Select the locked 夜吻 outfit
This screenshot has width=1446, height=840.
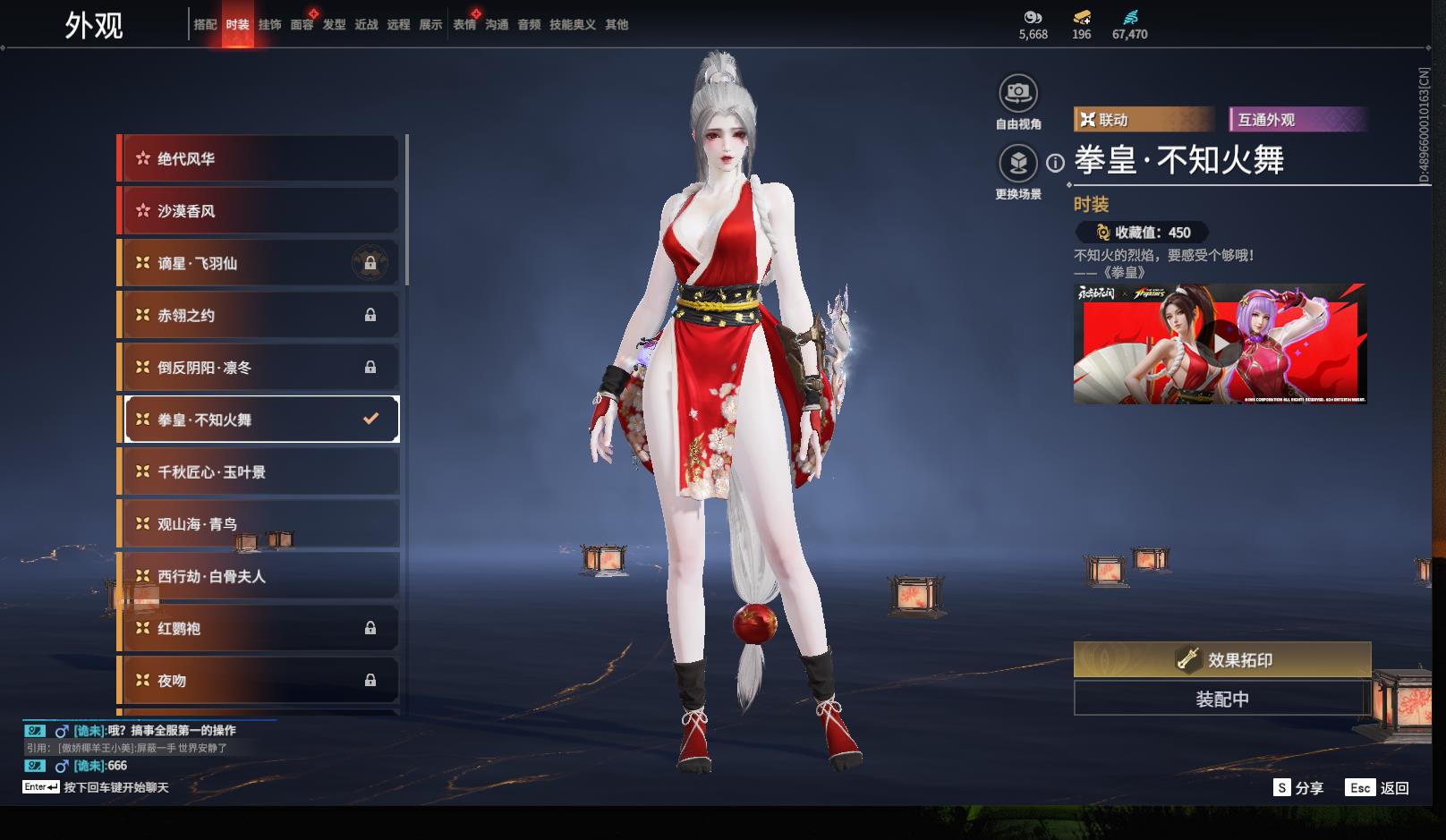pyautogui.click(x=259, y=681)
